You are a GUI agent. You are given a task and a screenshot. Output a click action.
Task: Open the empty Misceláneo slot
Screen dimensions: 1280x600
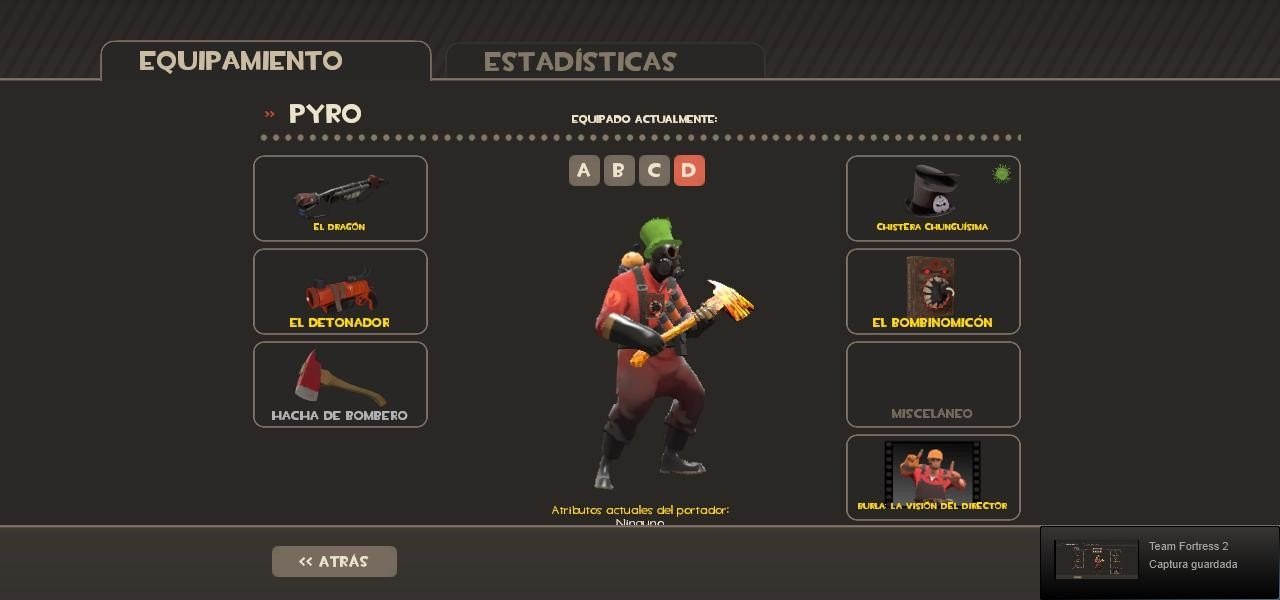pos(933,384)
